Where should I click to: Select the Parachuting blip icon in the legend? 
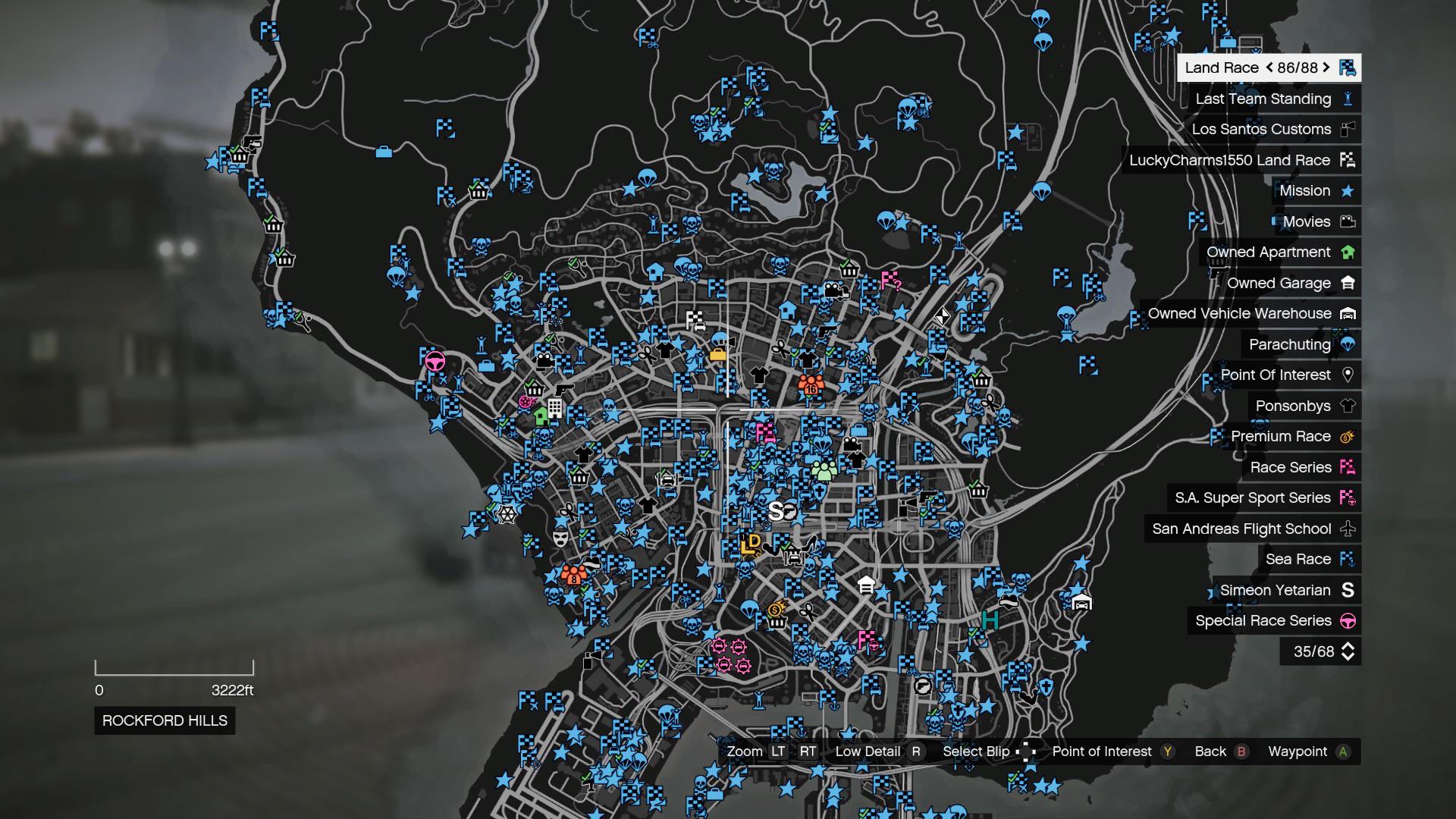coord(1349,344)
